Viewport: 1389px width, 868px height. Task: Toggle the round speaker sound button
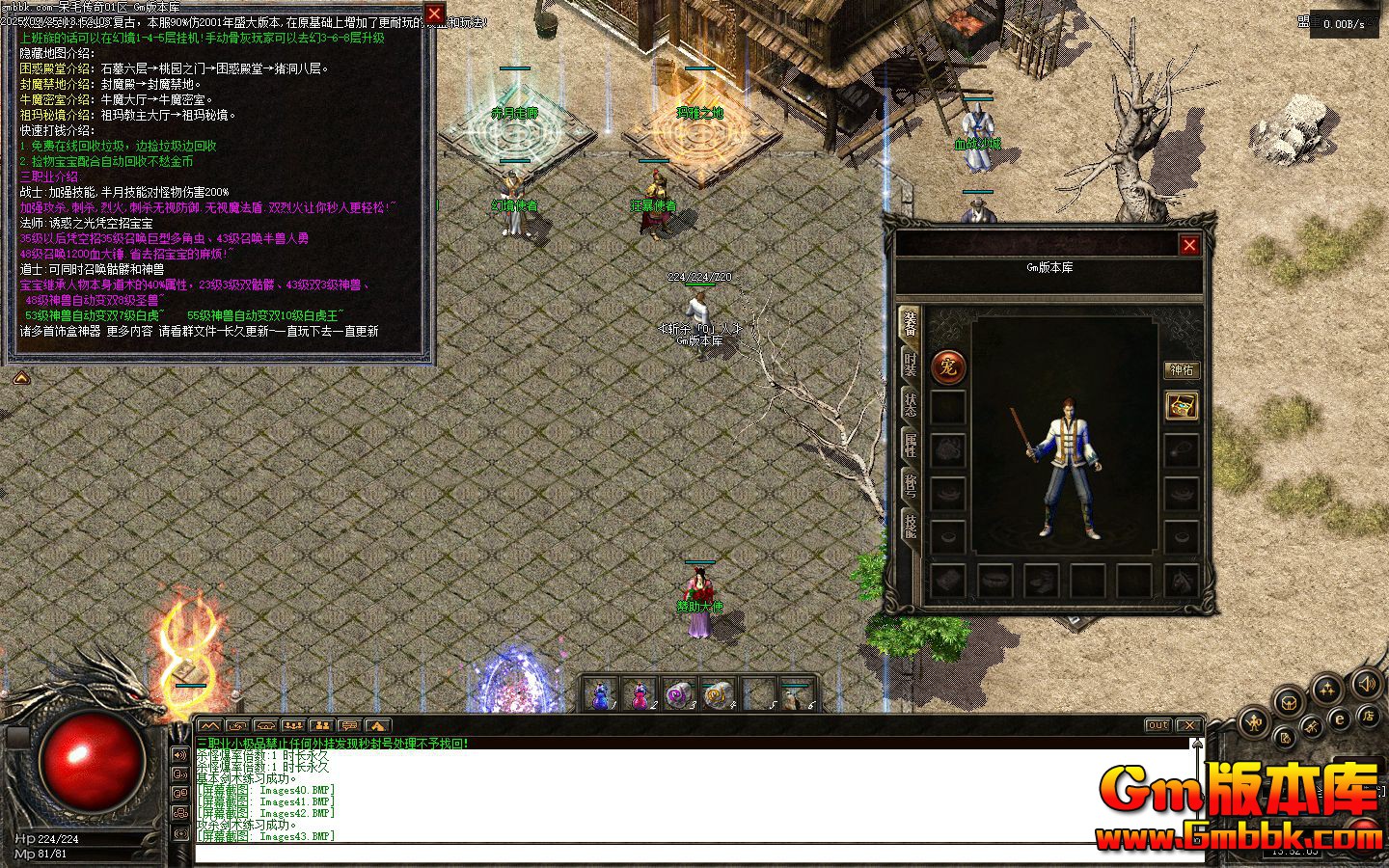[x=1367, y=685]
